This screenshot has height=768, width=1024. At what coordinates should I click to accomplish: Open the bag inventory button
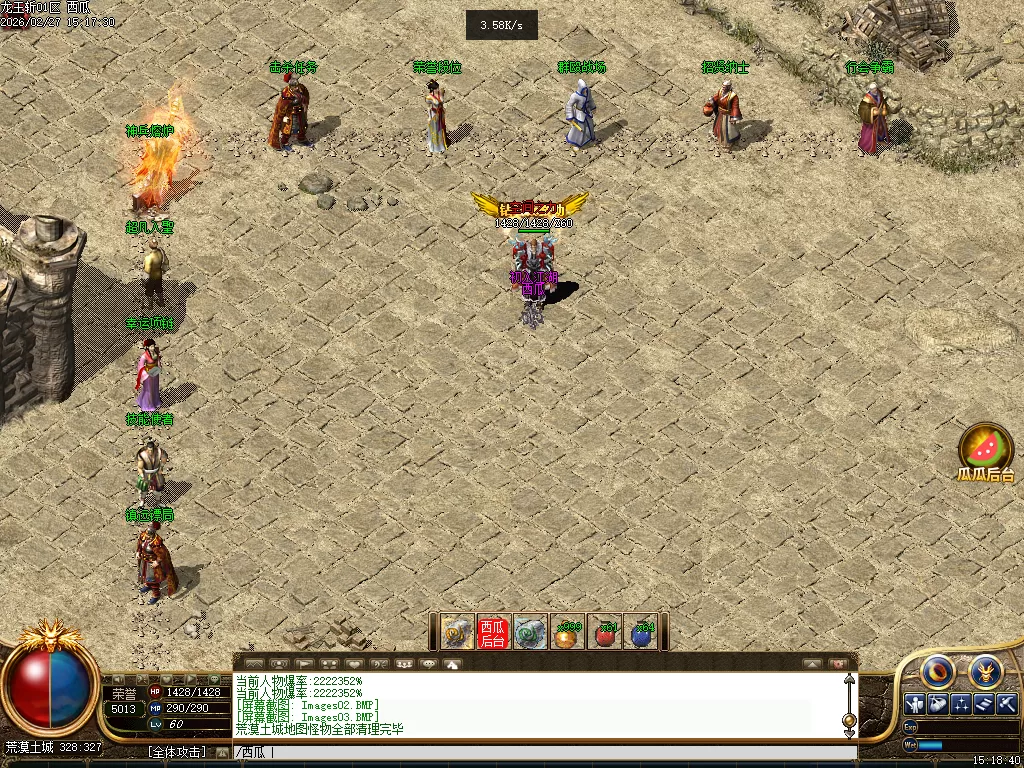[938, 704]
